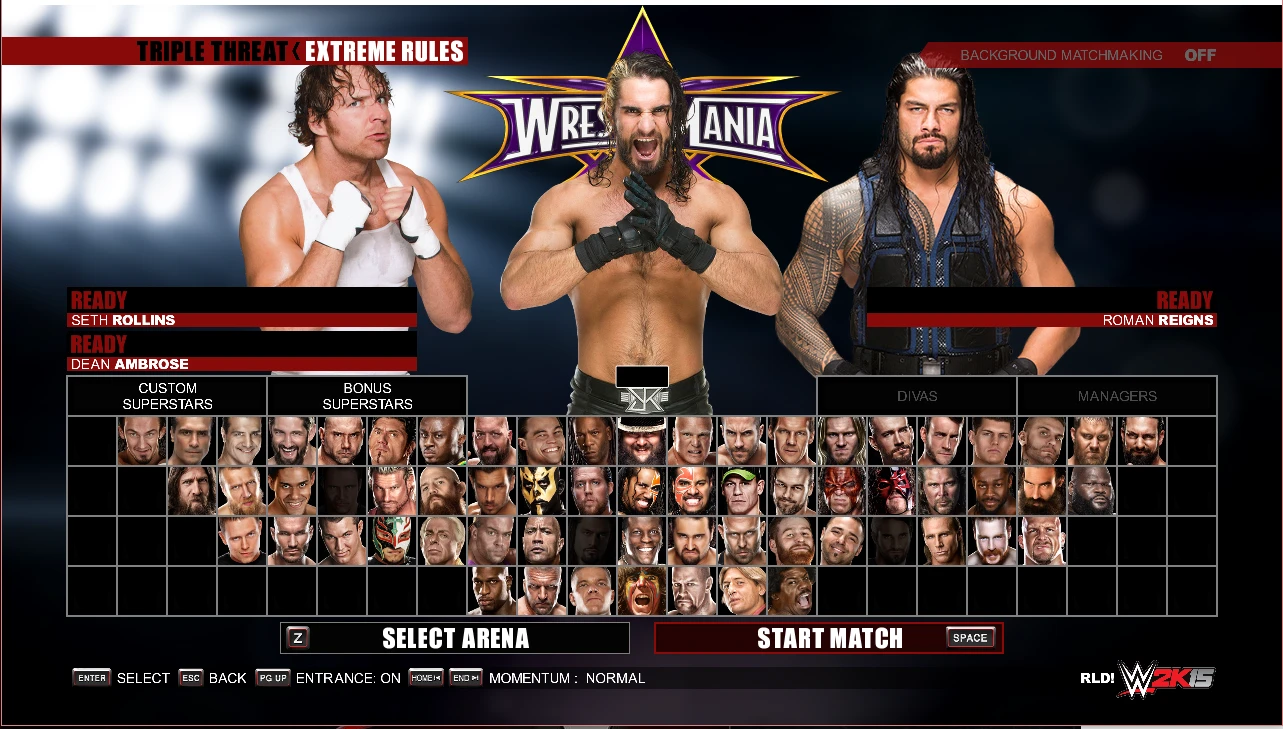Toggle Background Matchmaking off
Screen dimensions: 1283x729
point(1200,55)
